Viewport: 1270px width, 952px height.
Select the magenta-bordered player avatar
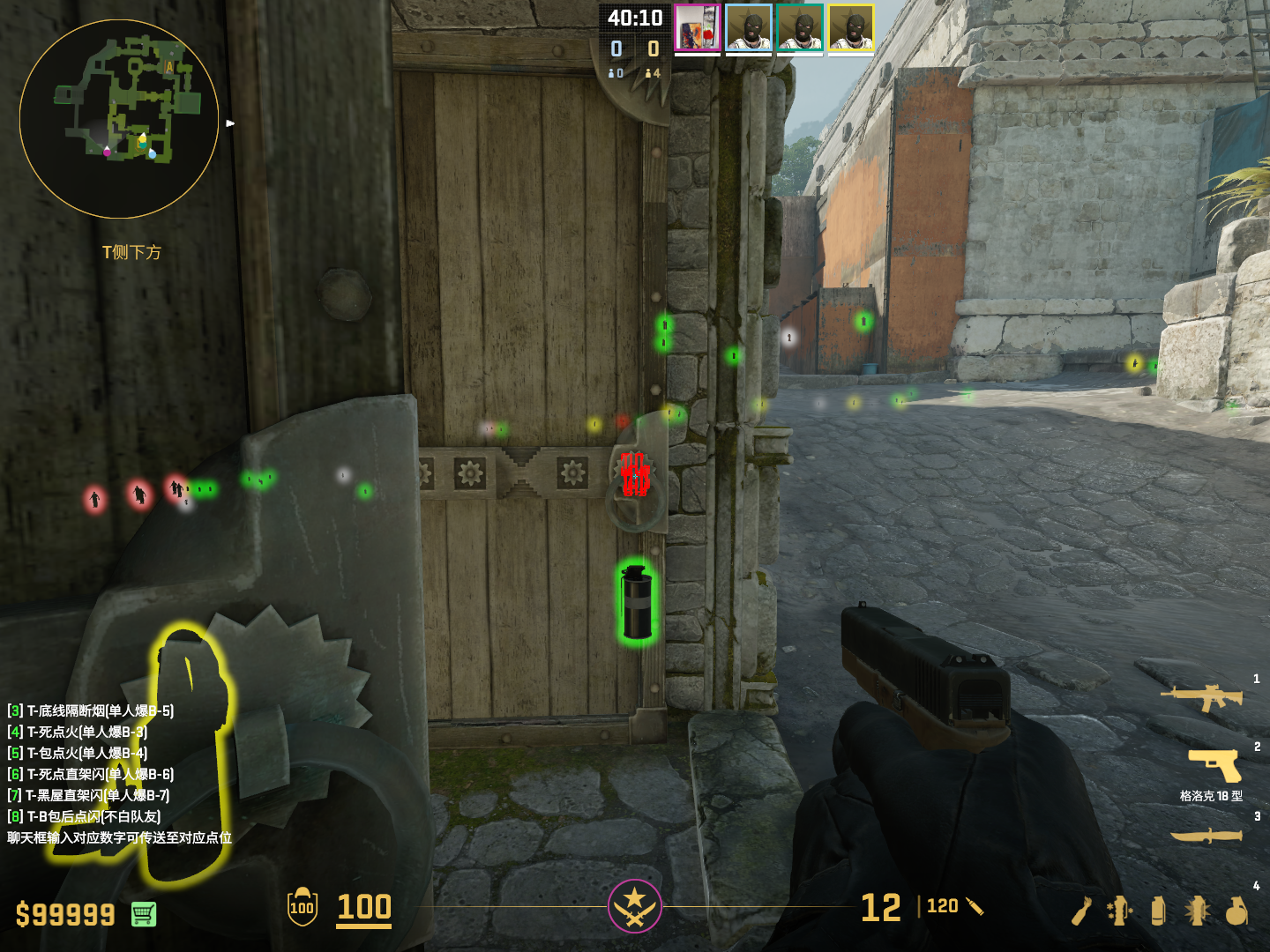coord(698,28)
